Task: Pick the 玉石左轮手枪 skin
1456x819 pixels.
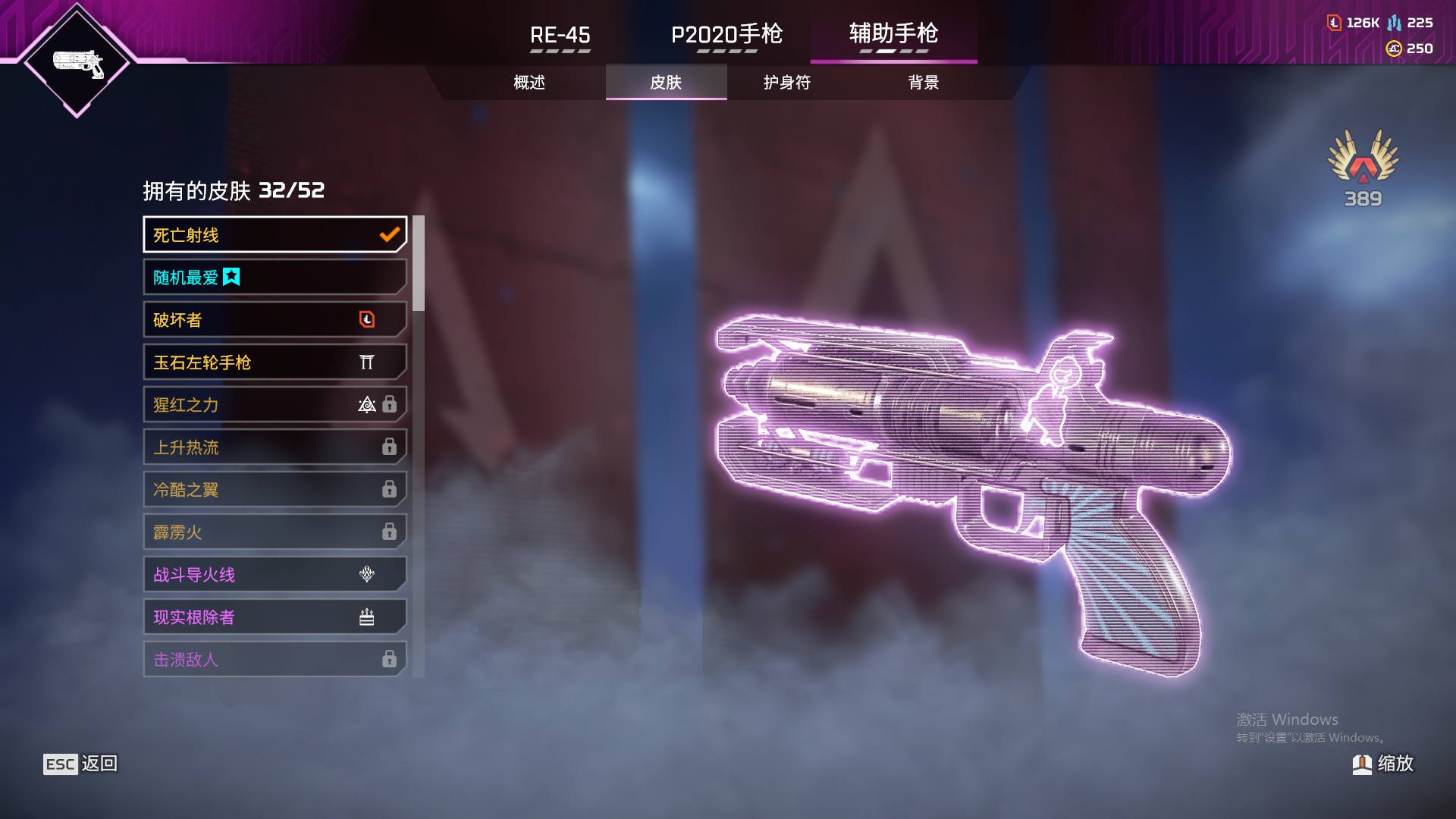Action: 275,362
